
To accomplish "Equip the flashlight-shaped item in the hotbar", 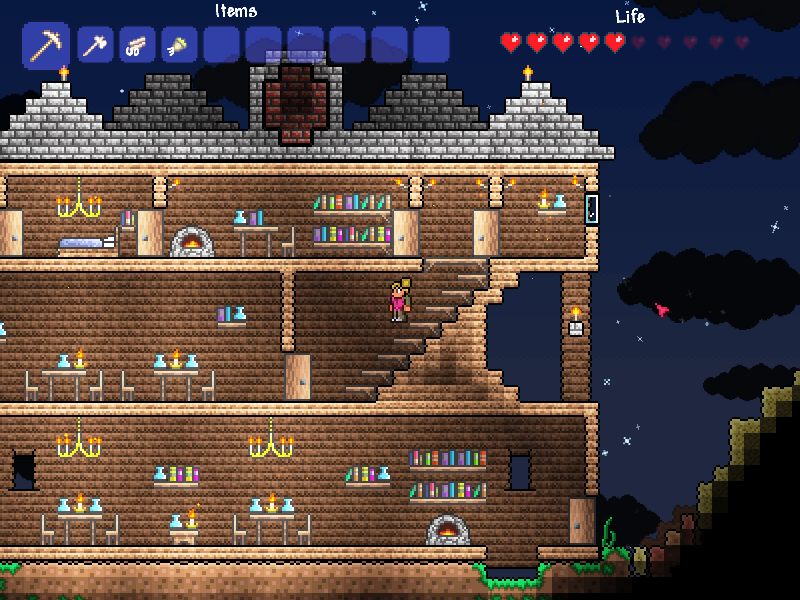I will coord(179,45).
